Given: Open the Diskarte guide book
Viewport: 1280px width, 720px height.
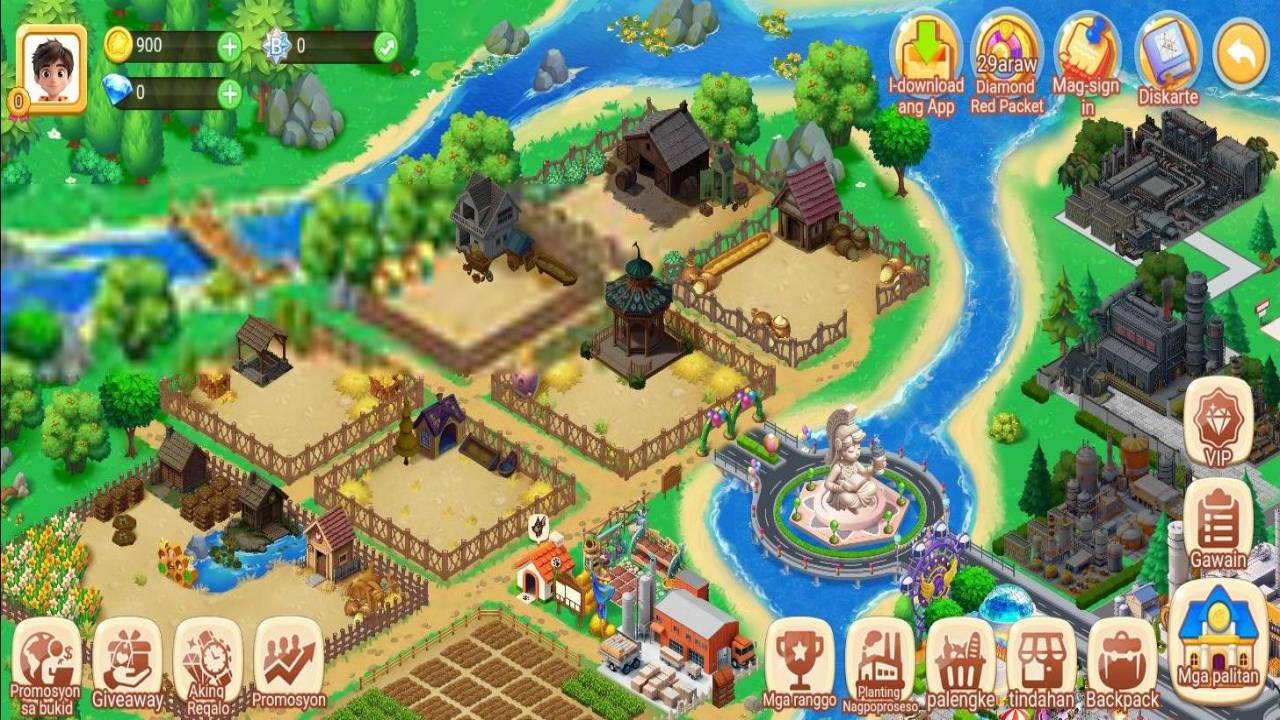Looking at the screenshot, I should tap(1167, 56).
